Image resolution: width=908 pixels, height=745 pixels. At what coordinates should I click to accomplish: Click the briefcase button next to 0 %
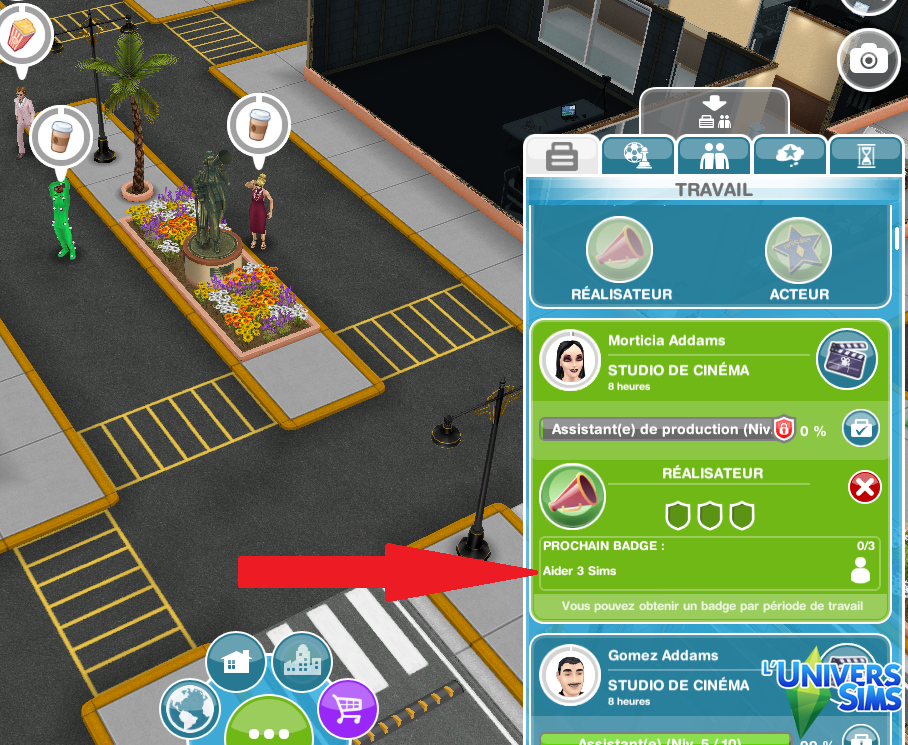pos(859,429)
